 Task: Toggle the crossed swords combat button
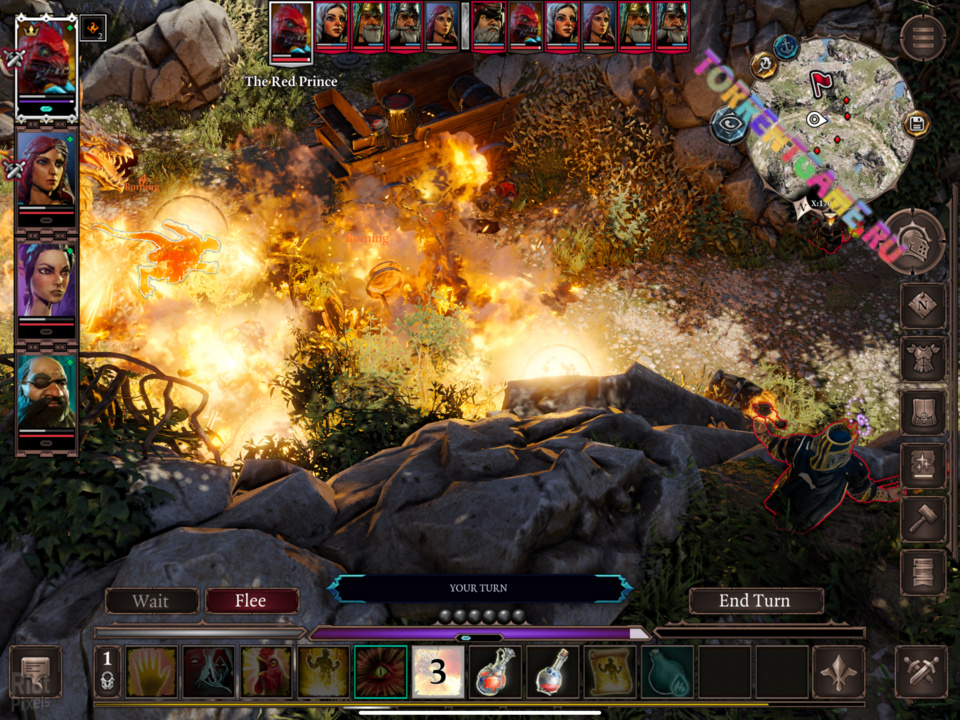tap(921, 672)
